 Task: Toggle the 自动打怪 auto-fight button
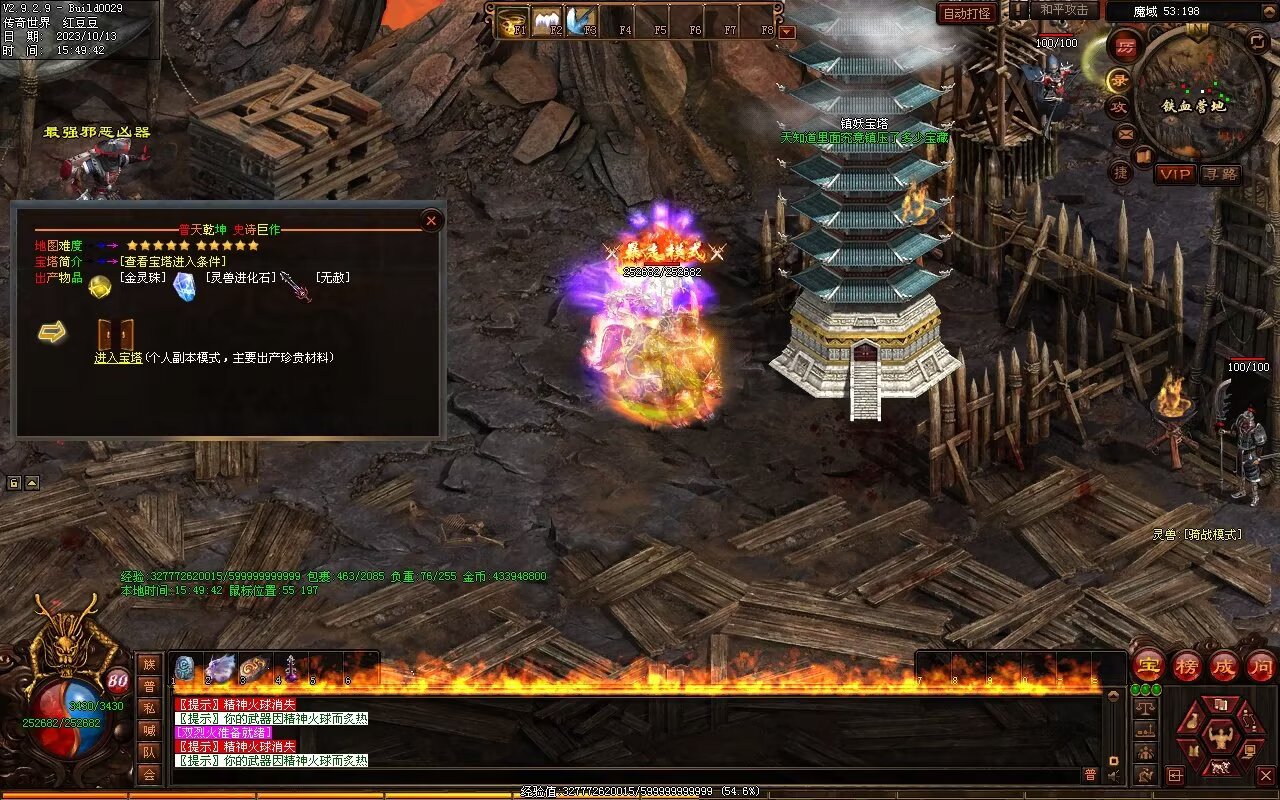967,13
